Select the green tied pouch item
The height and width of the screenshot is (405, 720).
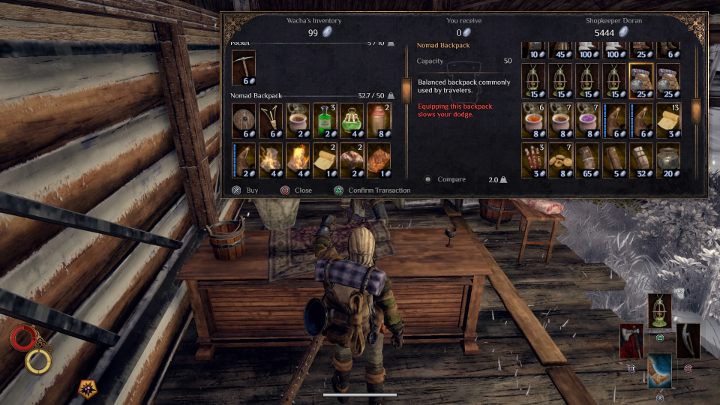click(351, 120)
